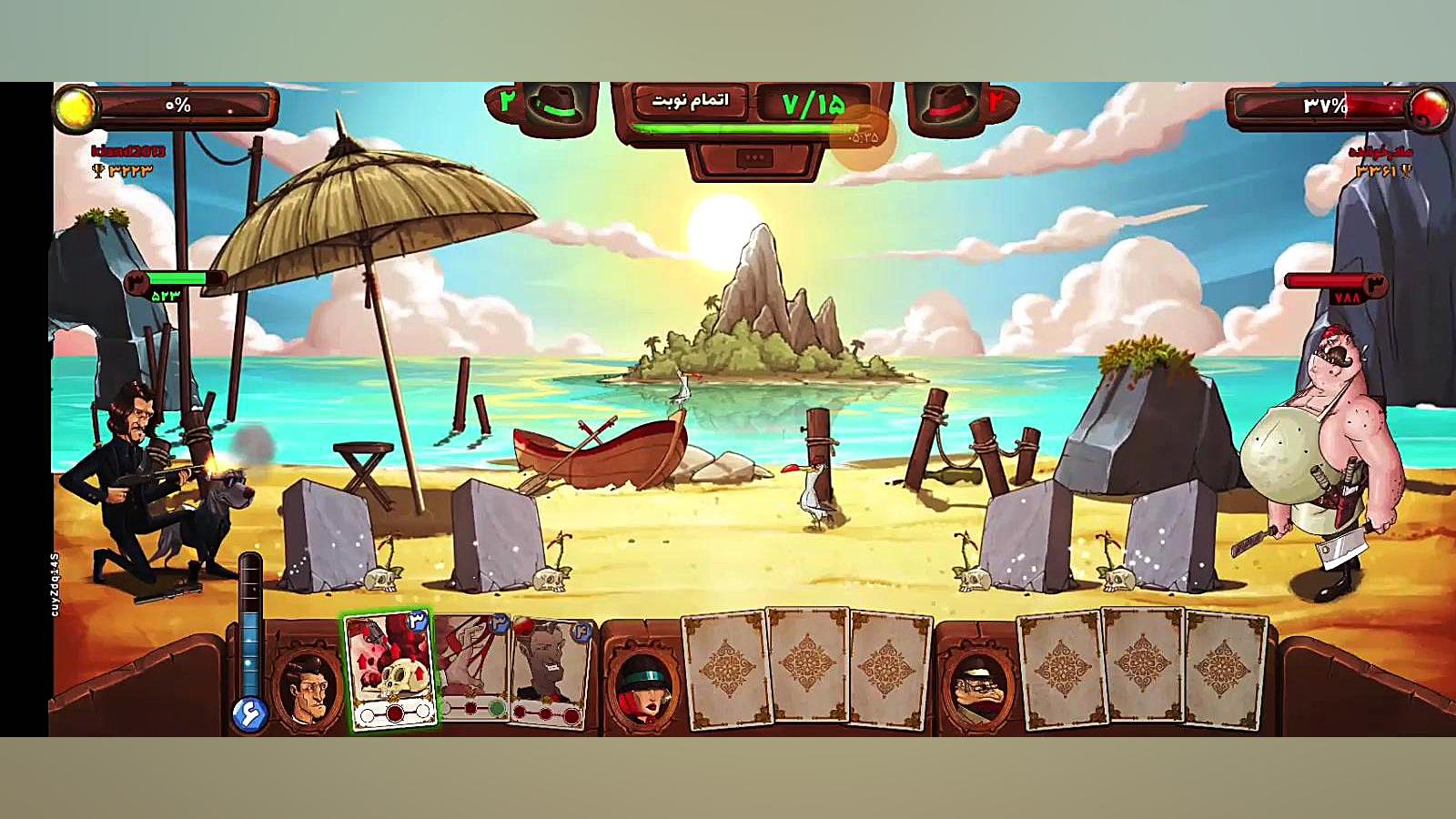Open the chat bubble panel

tap(754, 158)
